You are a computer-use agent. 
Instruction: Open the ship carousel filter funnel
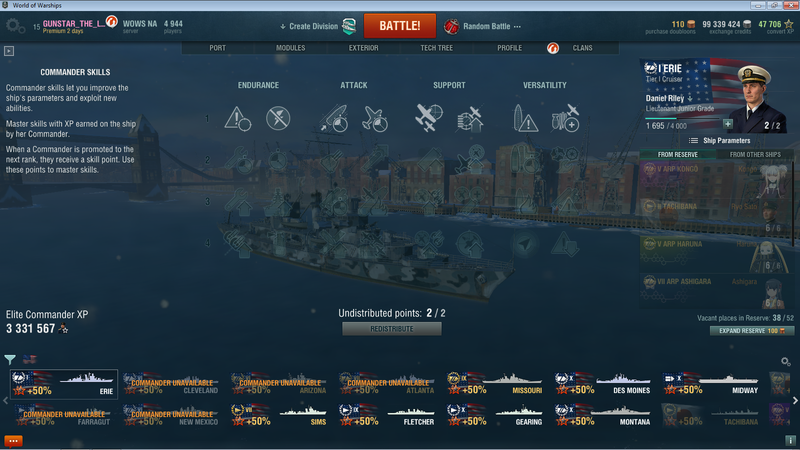(x=10, y=360)
